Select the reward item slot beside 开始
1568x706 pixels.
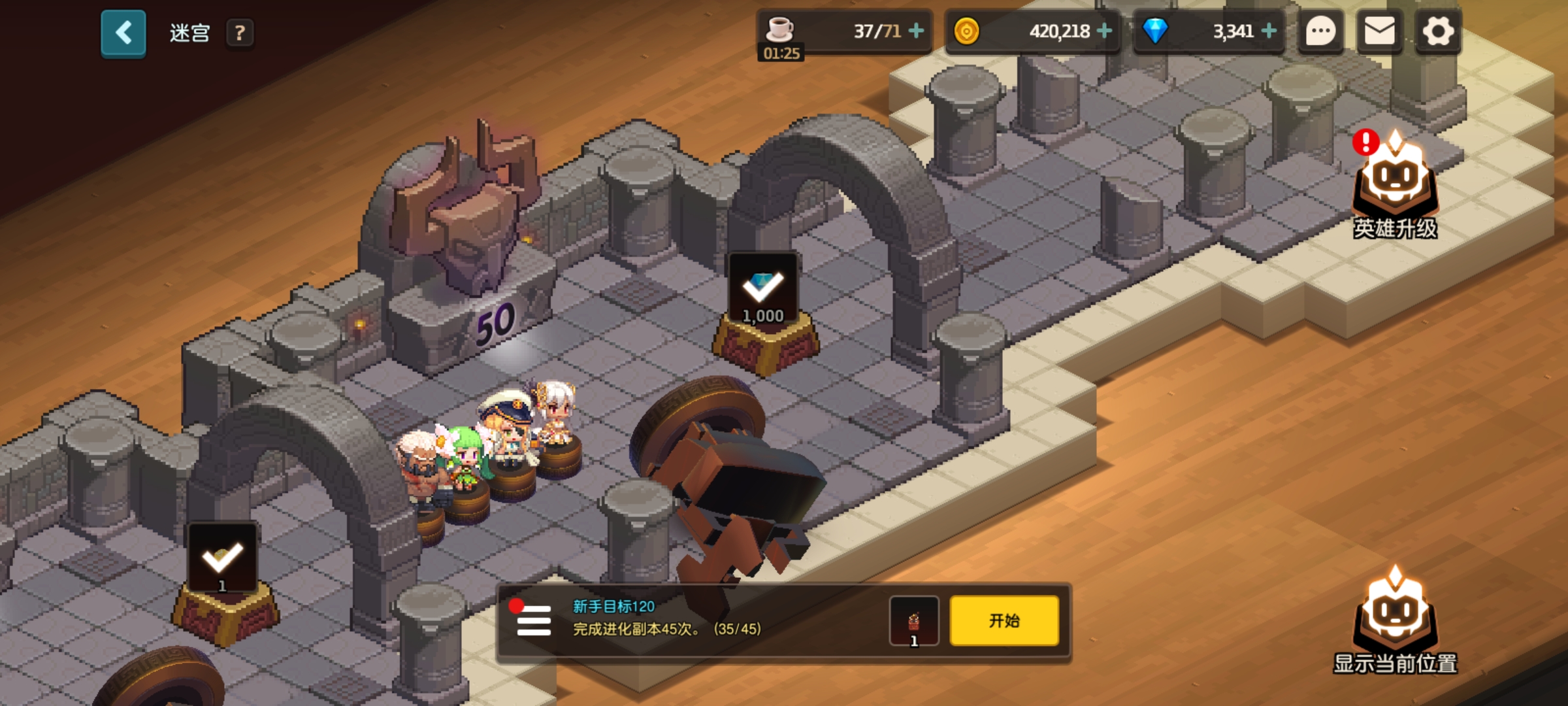click(914, 621)
